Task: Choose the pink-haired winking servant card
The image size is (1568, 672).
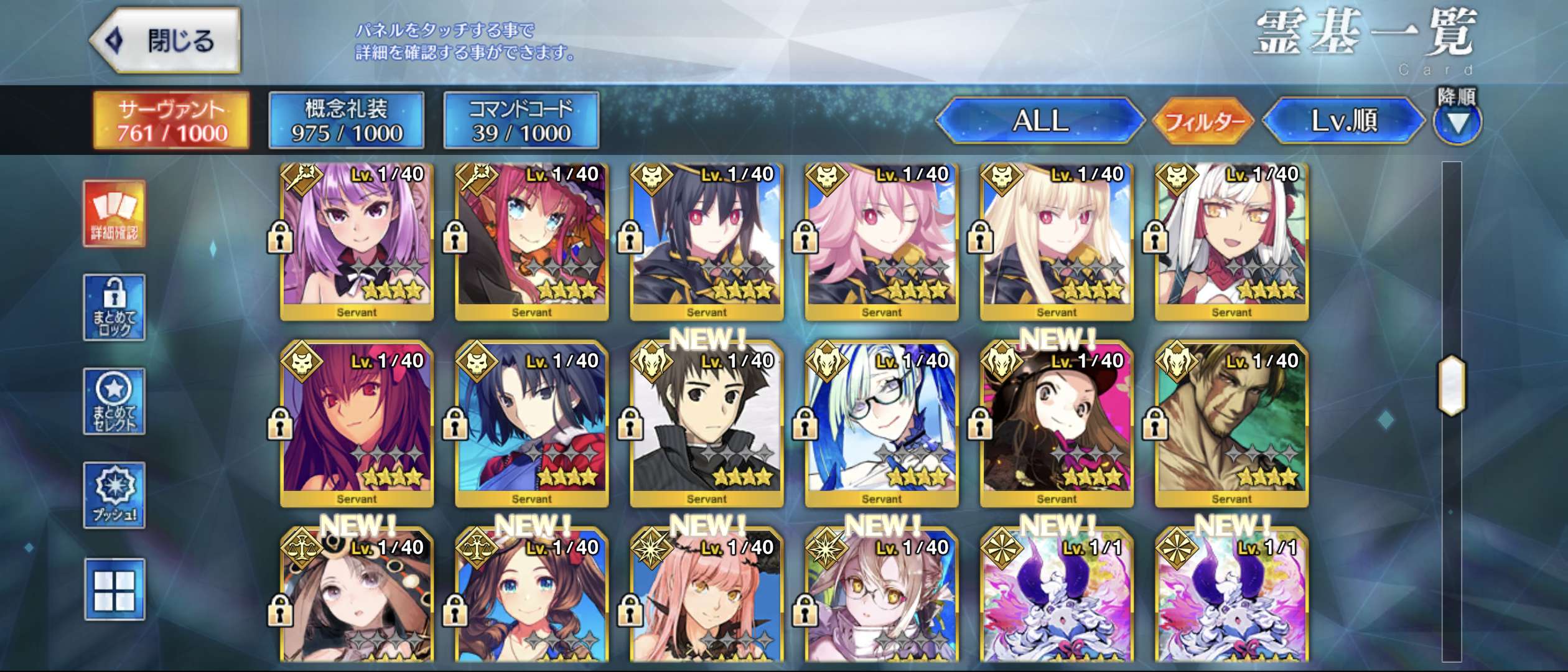Action: coord(882,241)
